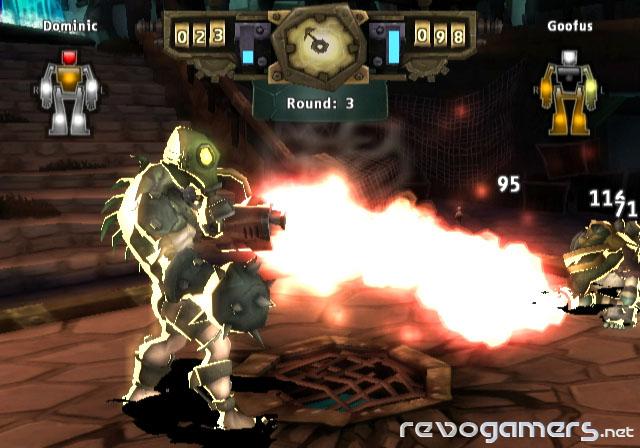Select Goofus's robot status icon

click(x=569, y=90)
